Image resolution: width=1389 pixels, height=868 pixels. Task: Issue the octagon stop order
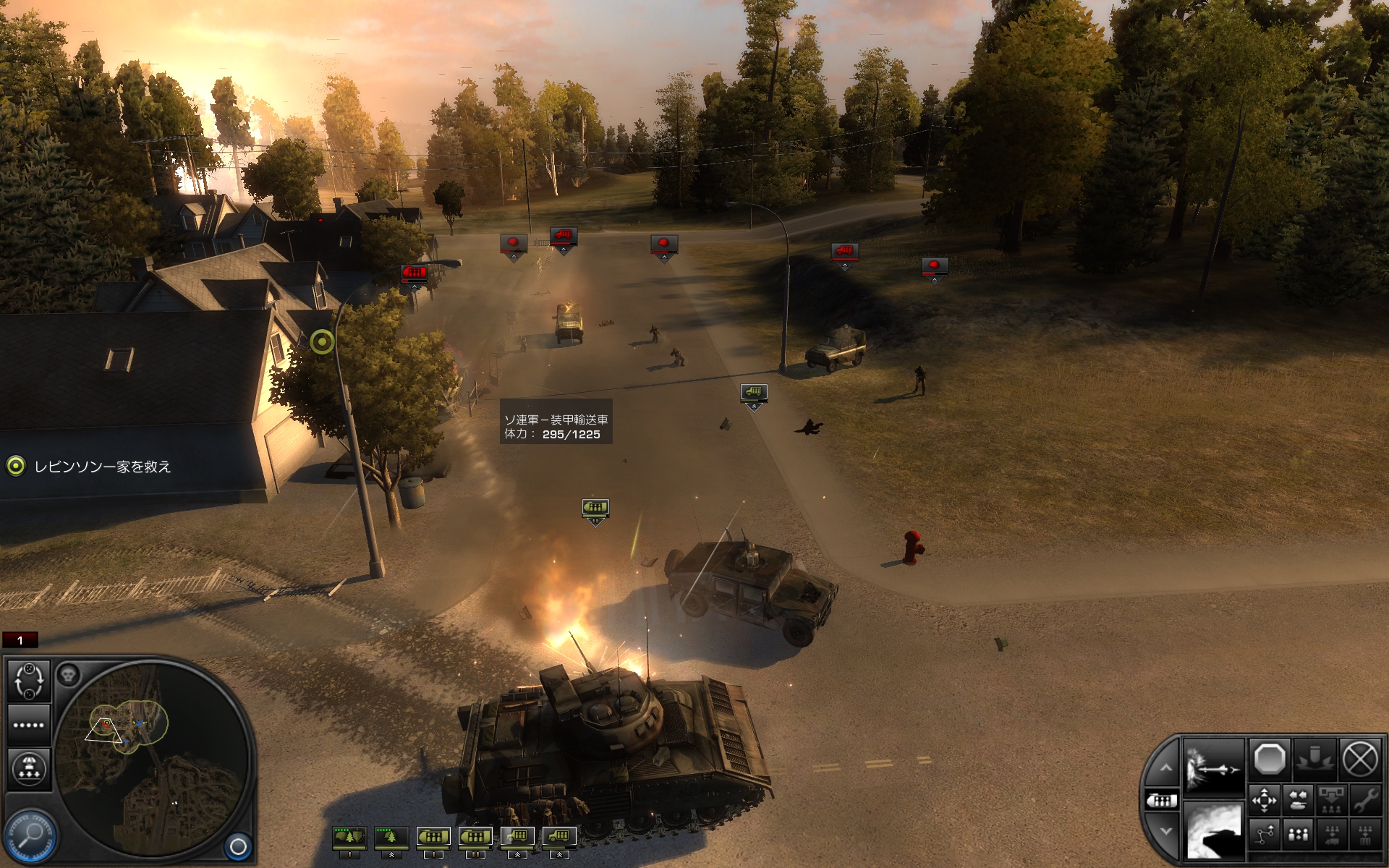[x=1270, y=759]
